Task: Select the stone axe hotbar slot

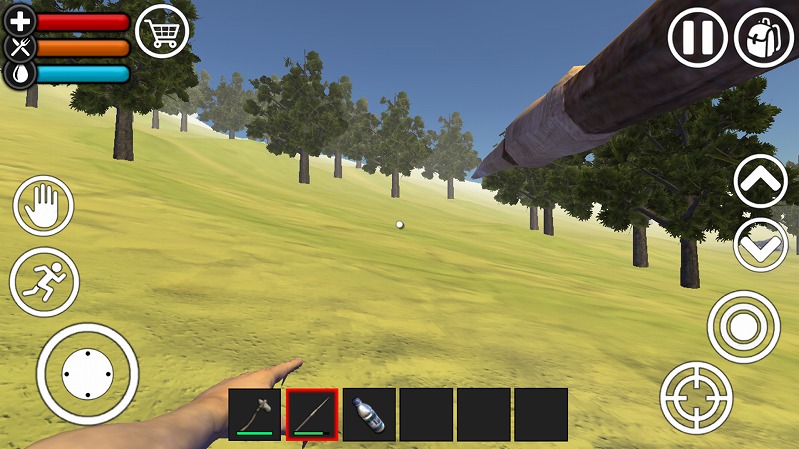Action: pyautogui.click(x=254, y=414)
